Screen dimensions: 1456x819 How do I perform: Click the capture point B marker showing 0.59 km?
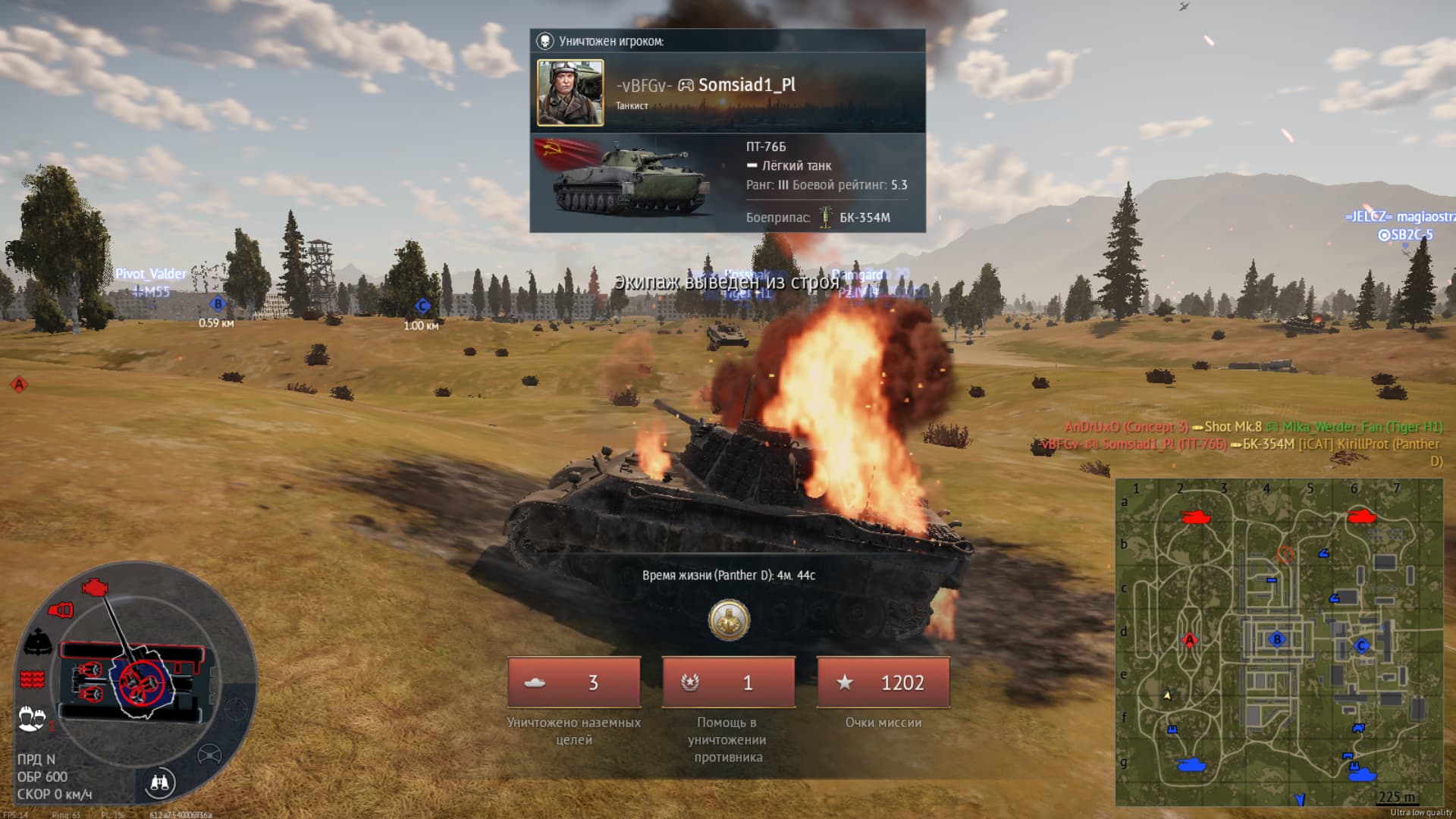point(218,304)
